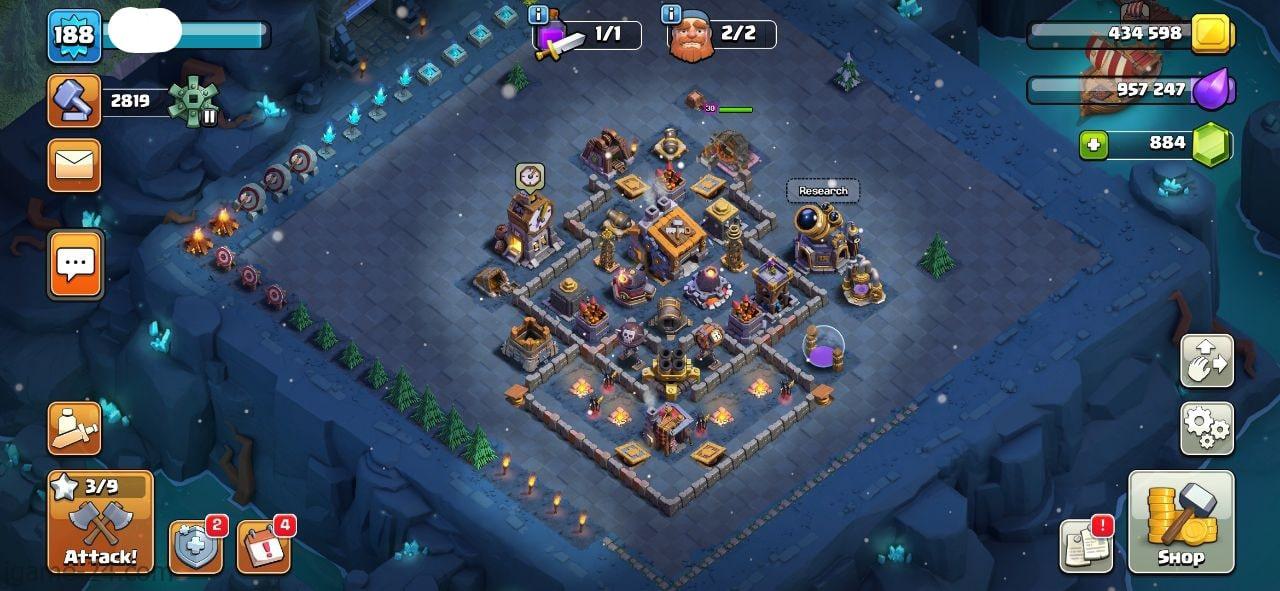Tap the clock bubble above the Clock Tower
Screen dimensions: 1280x591
tap(529, 176)
